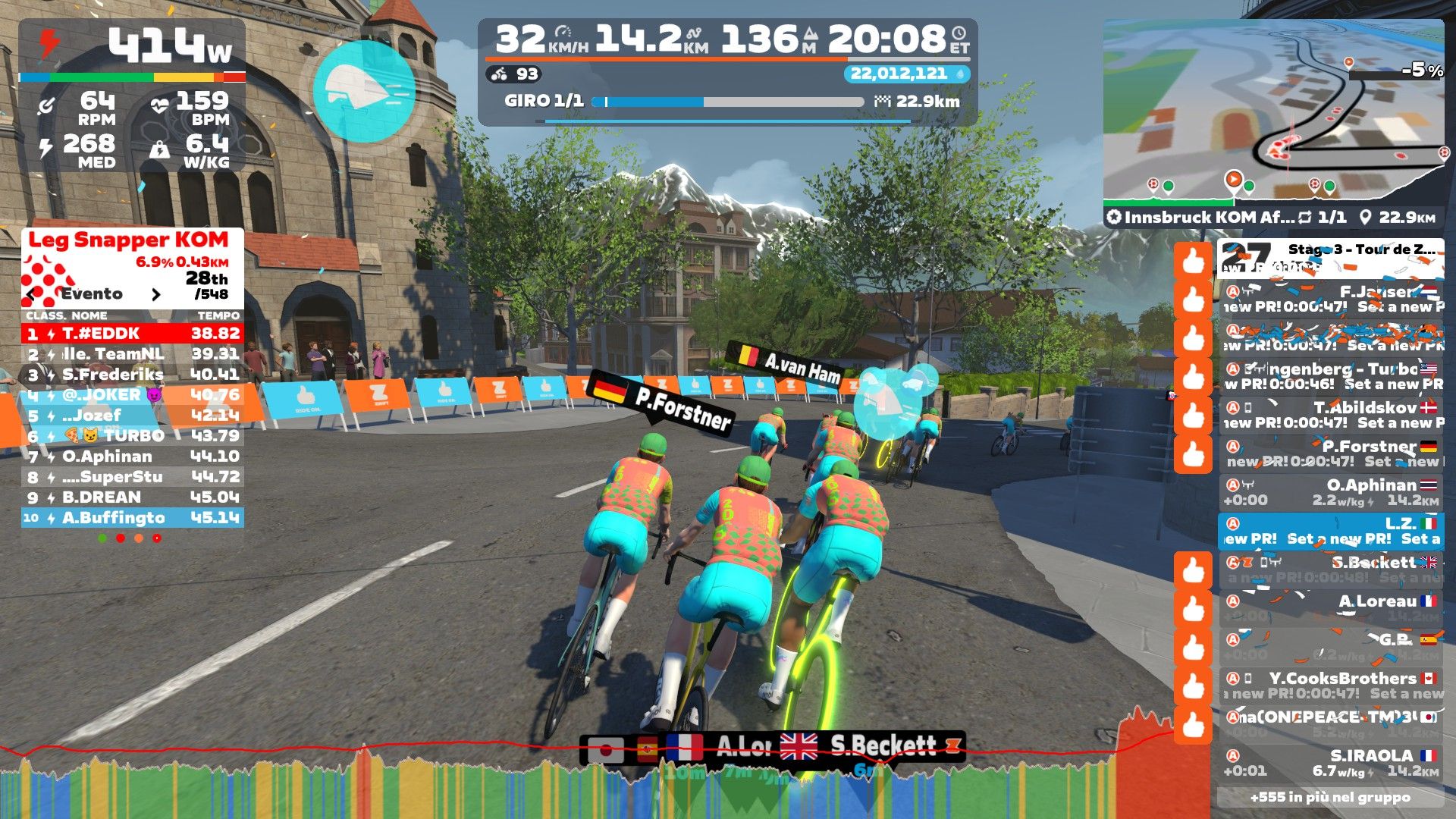Switch leaderboard with the left arrow
This screenshot has width=1456, height=819.
pyautogui.click(x=31, y=294)
